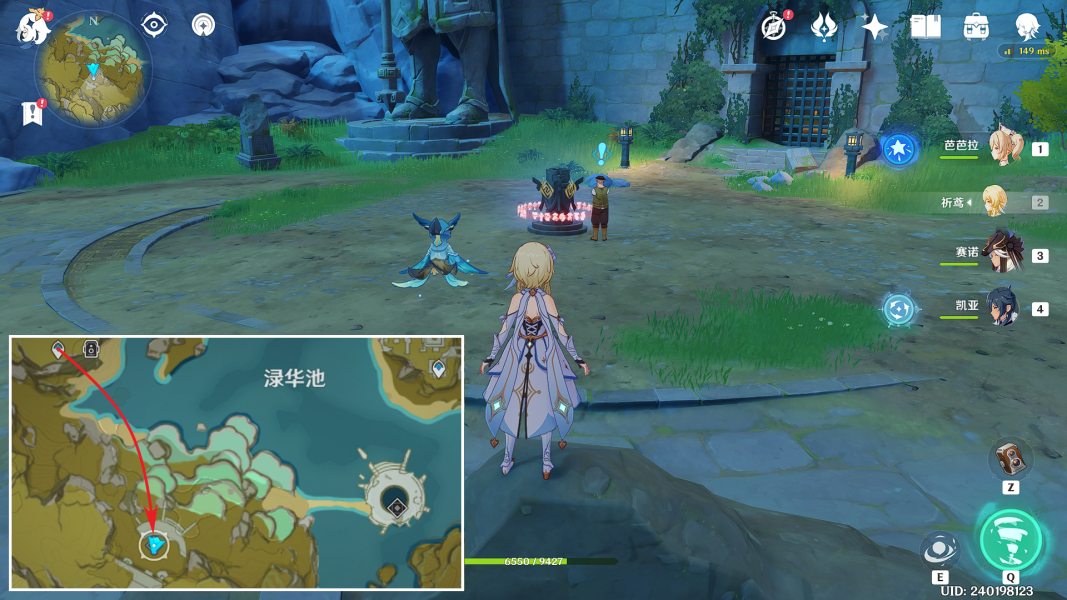Open the sparkle signal icon near the minimap
This screenshot has height=600, width=1067.
pyautogui.click(x=204, y=25)
